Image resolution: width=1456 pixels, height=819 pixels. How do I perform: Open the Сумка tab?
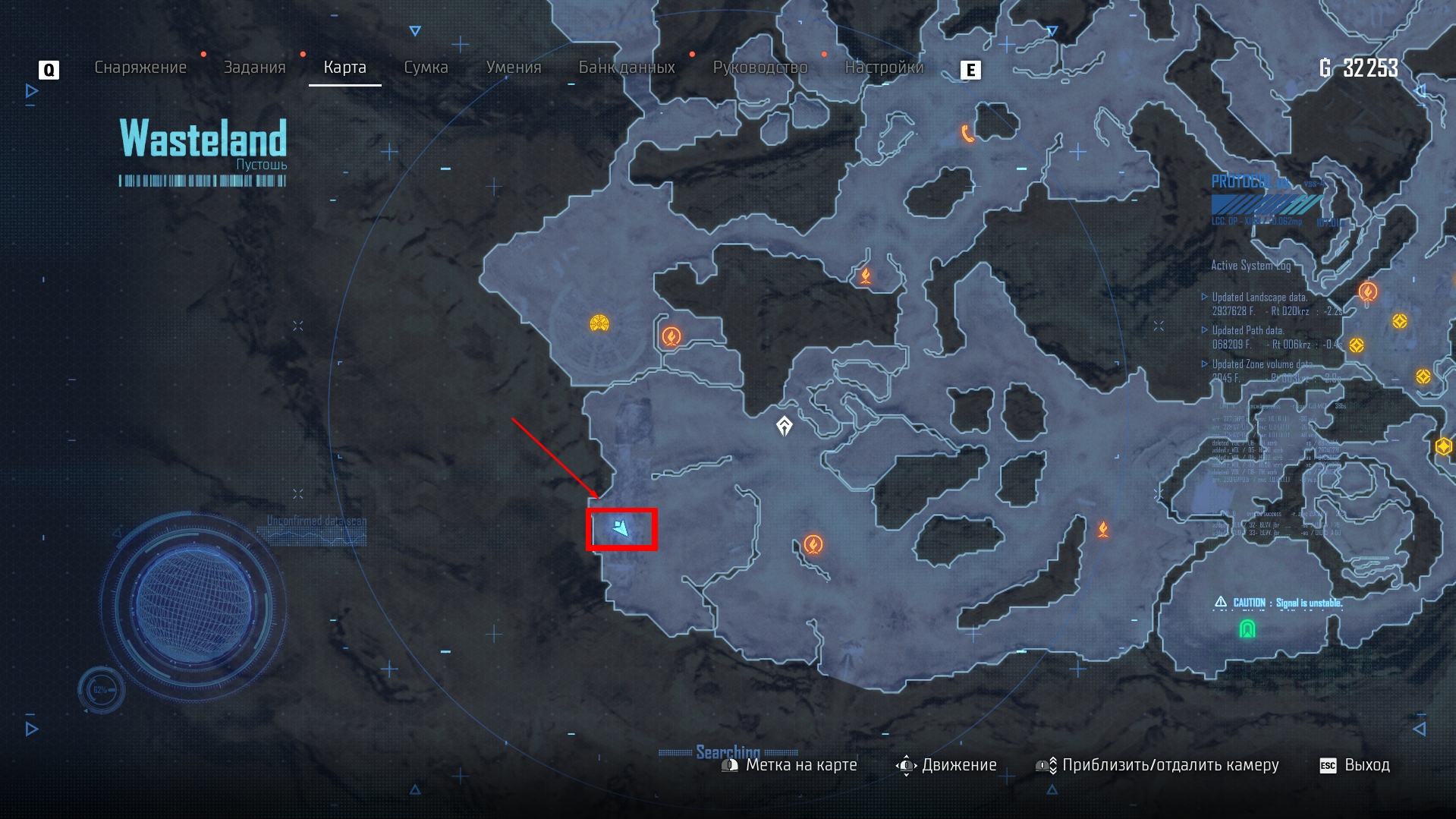426,68
